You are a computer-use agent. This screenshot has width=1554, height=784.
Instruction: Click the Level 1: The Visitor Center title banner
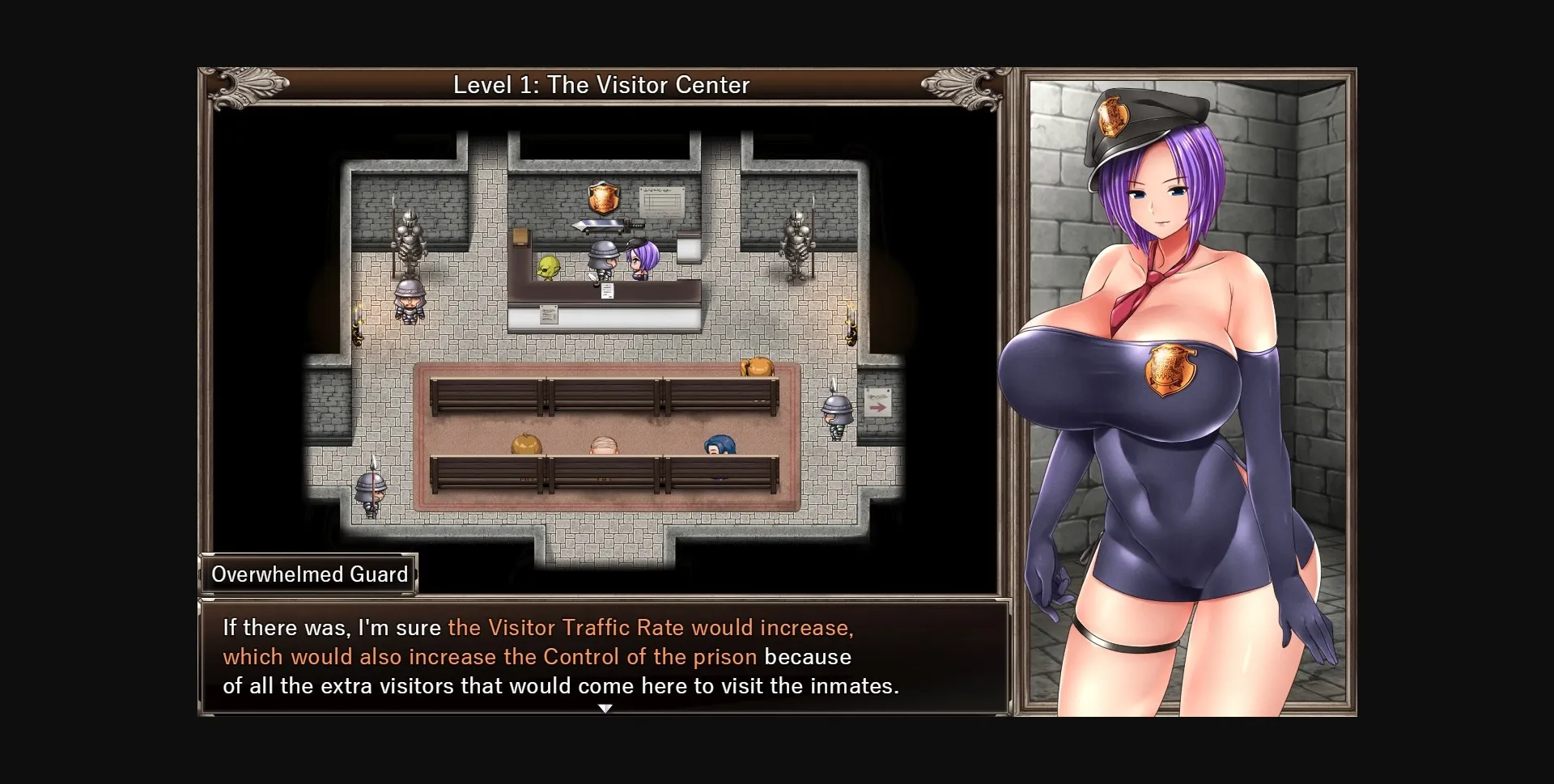point(602,84)
